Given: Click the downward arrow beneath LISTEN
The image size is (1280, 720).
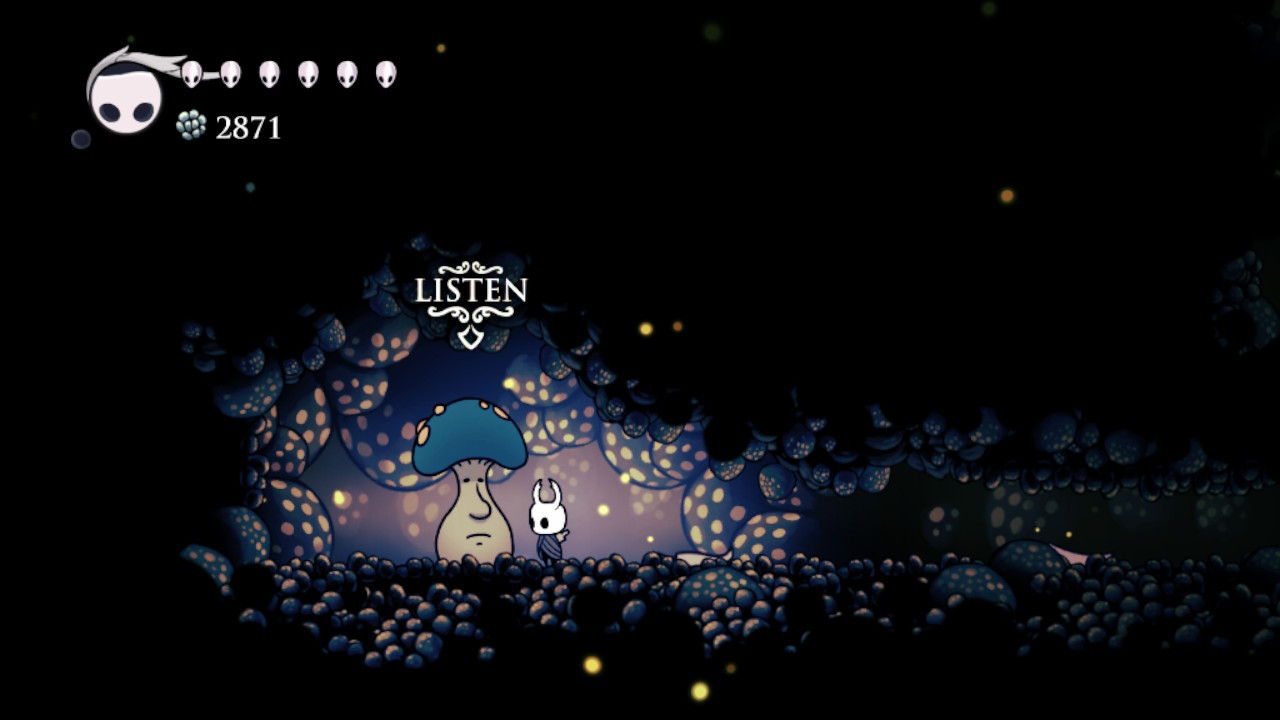Looking at the screenshot, I should (x=471, y=337).
